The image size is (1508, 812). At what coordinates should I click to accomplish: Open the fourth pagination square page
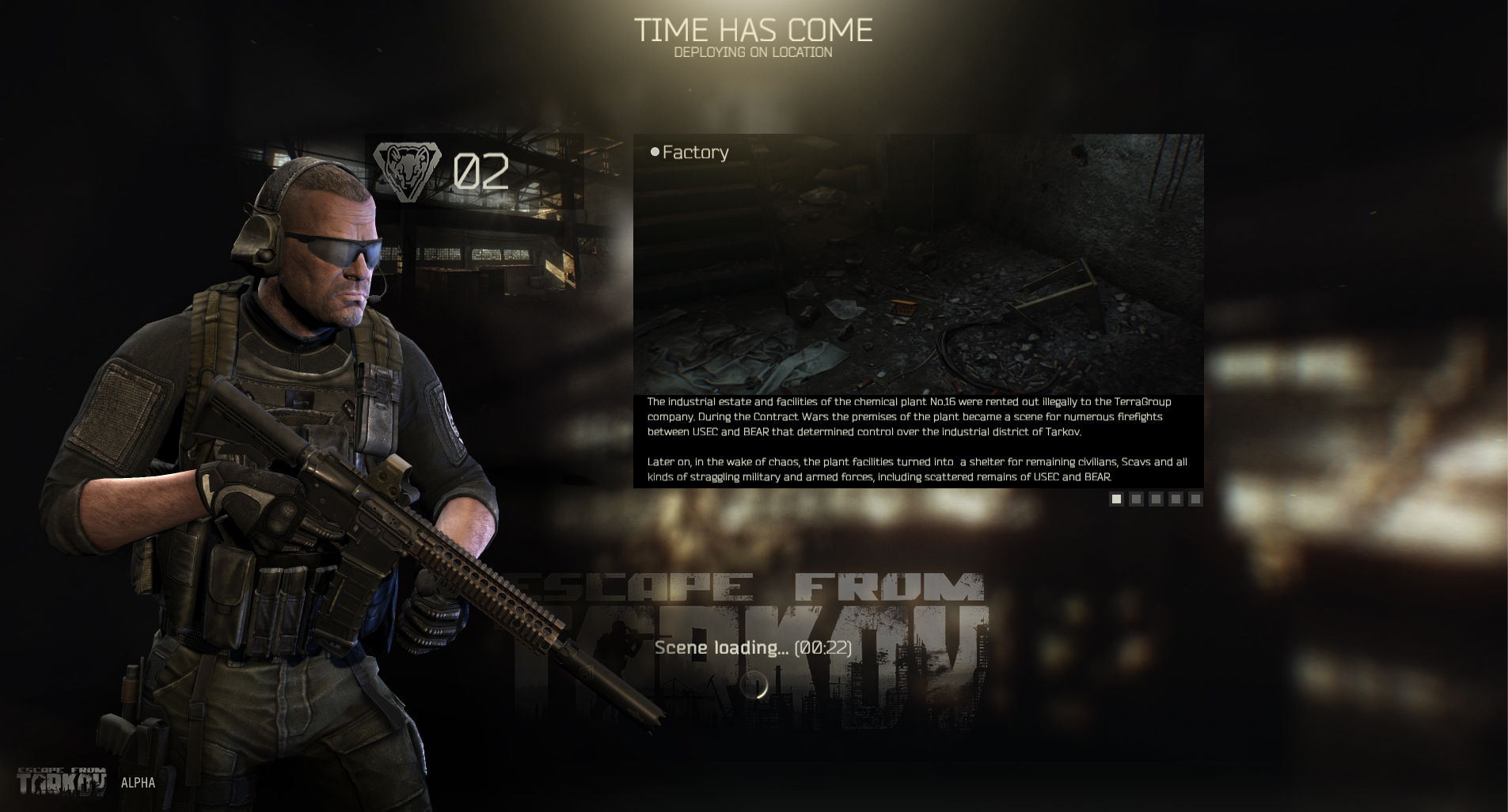[x=1176, y=499]
